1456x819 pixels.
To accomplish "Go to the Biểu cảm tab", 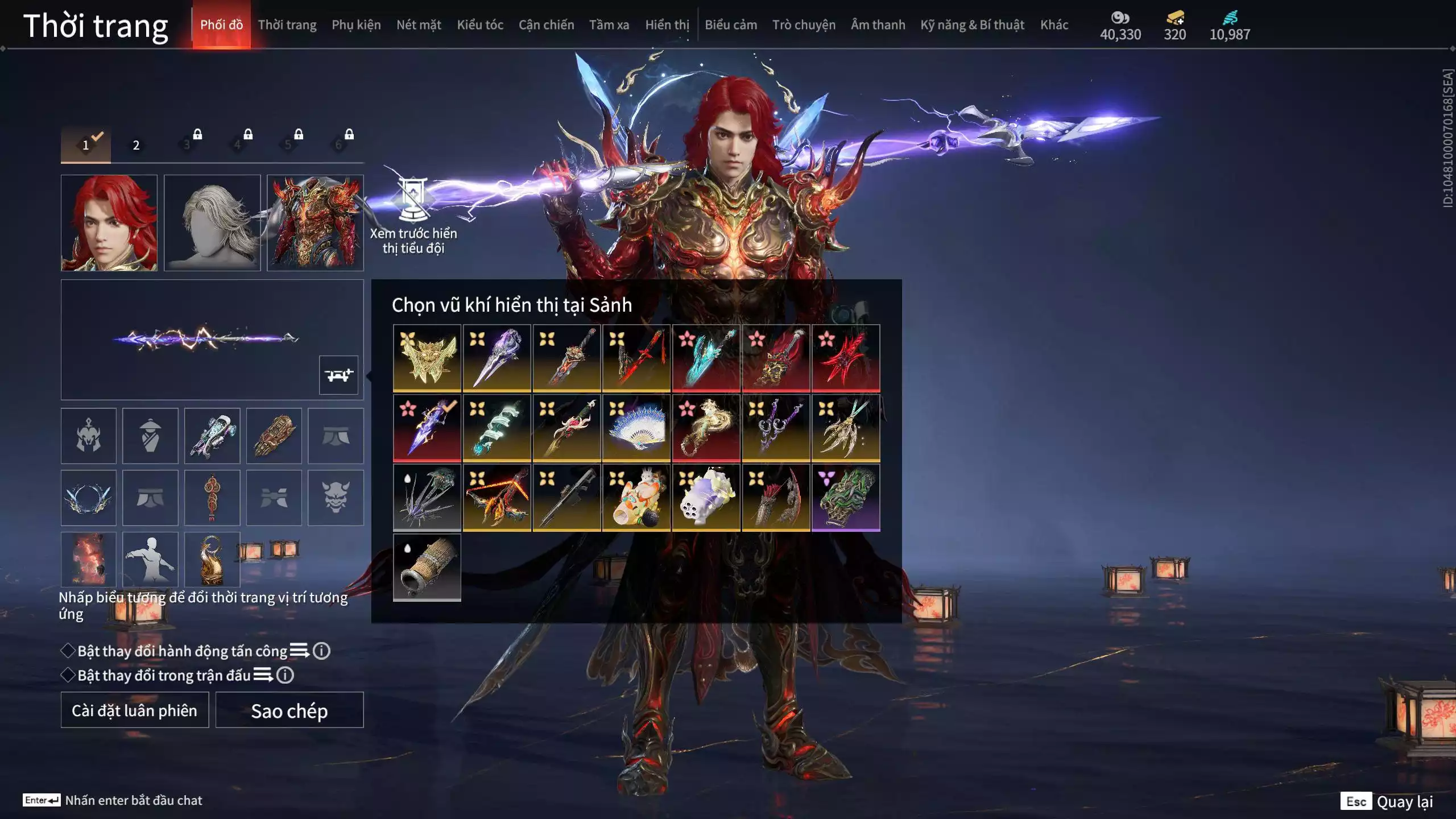I will point(730,25).
